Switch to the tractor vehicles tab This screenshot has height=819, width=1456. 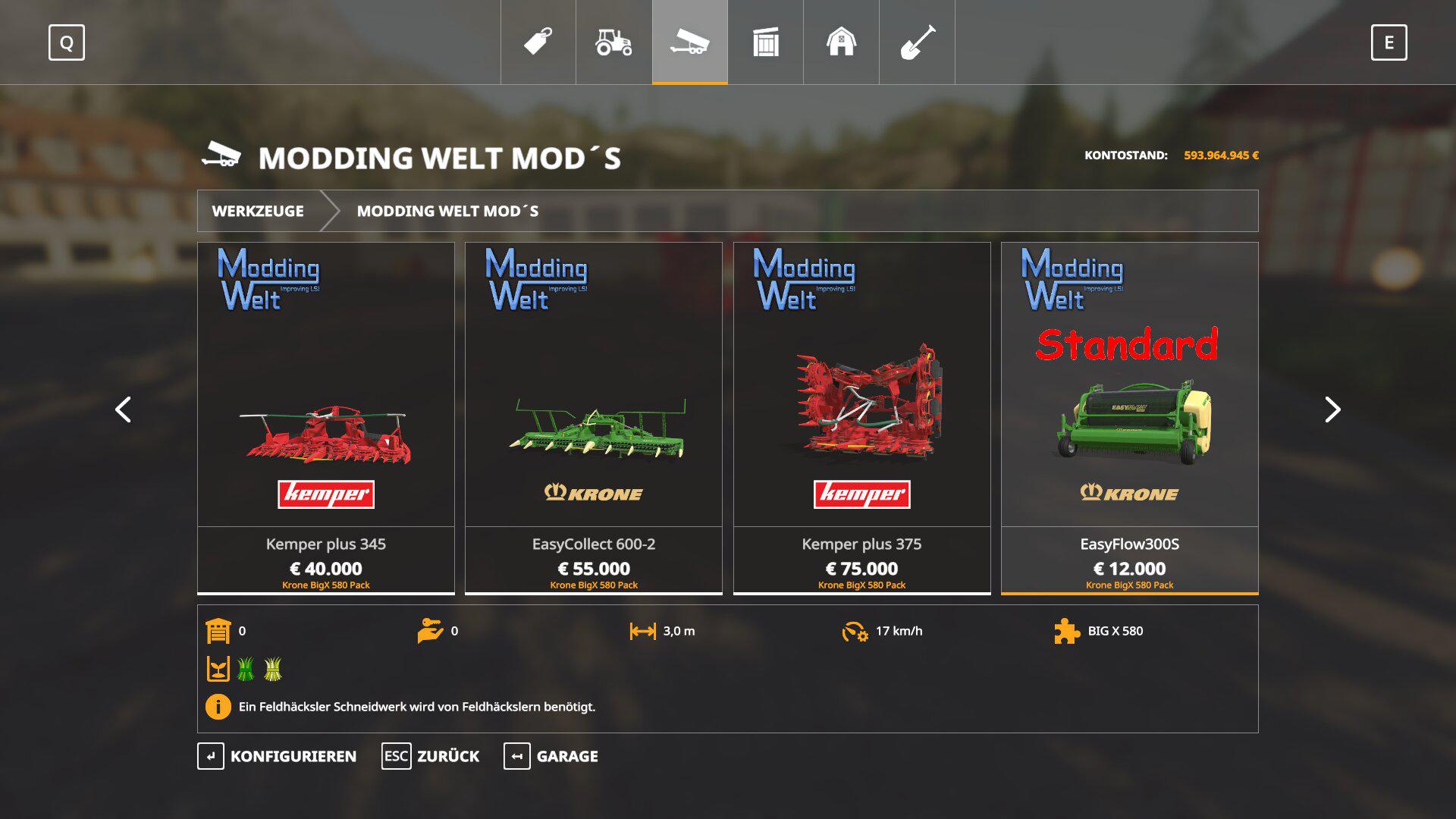pyautogui.click(x=613, y=42)
